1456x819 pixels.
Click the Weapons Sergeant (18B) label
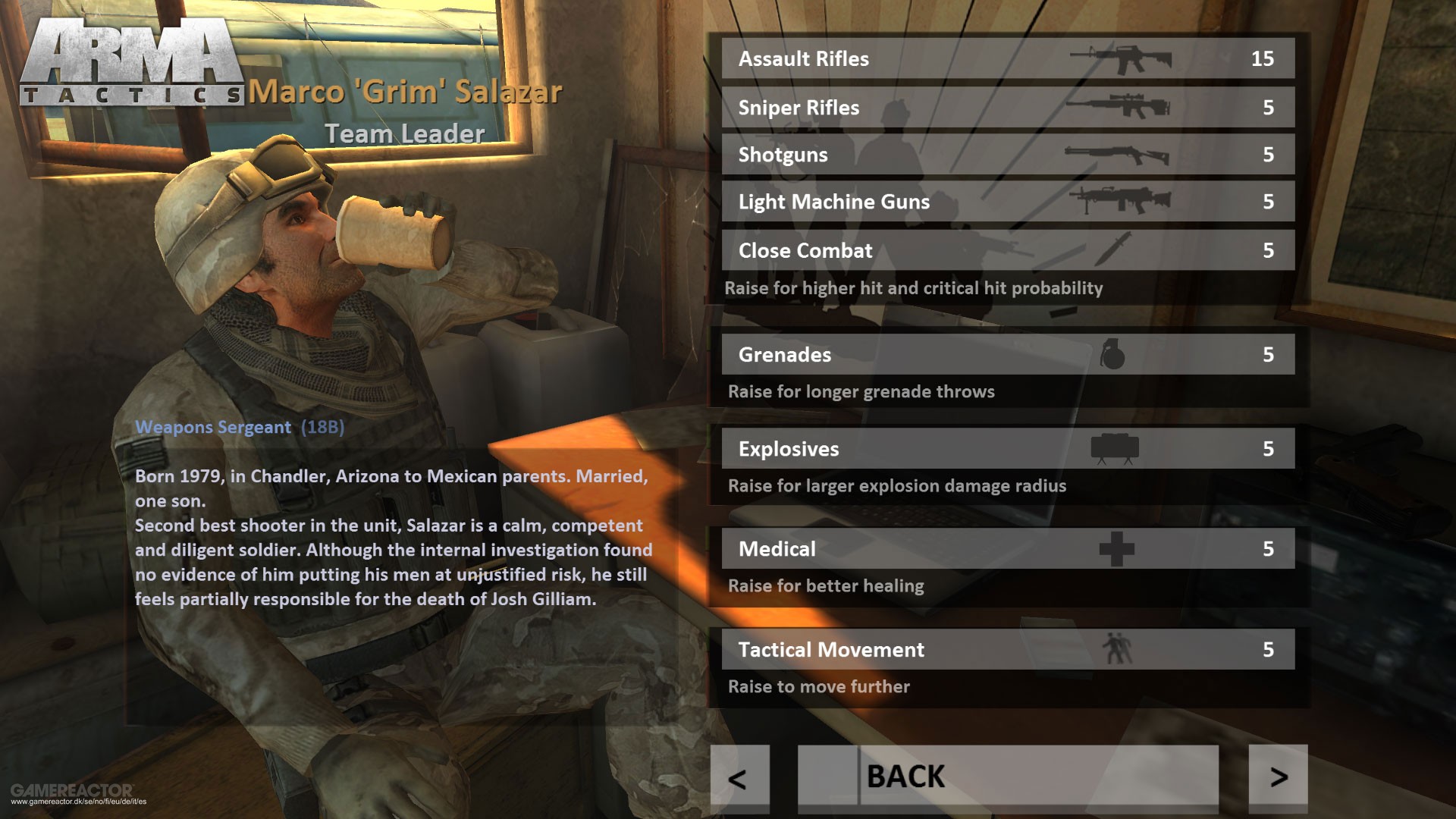point(239,427)
